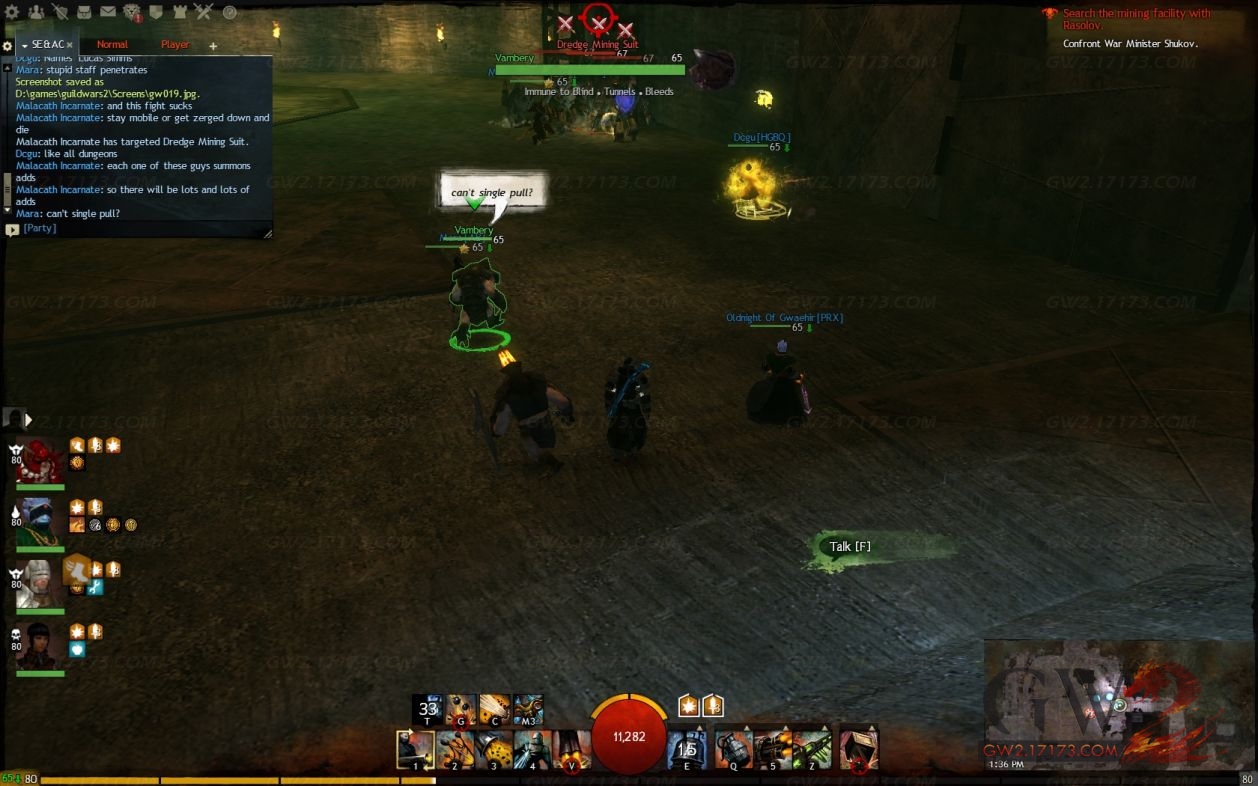Viewport: 1258px width, 786px height.
Task: Click the Party chat input channel
Action: tap(40, 228)
